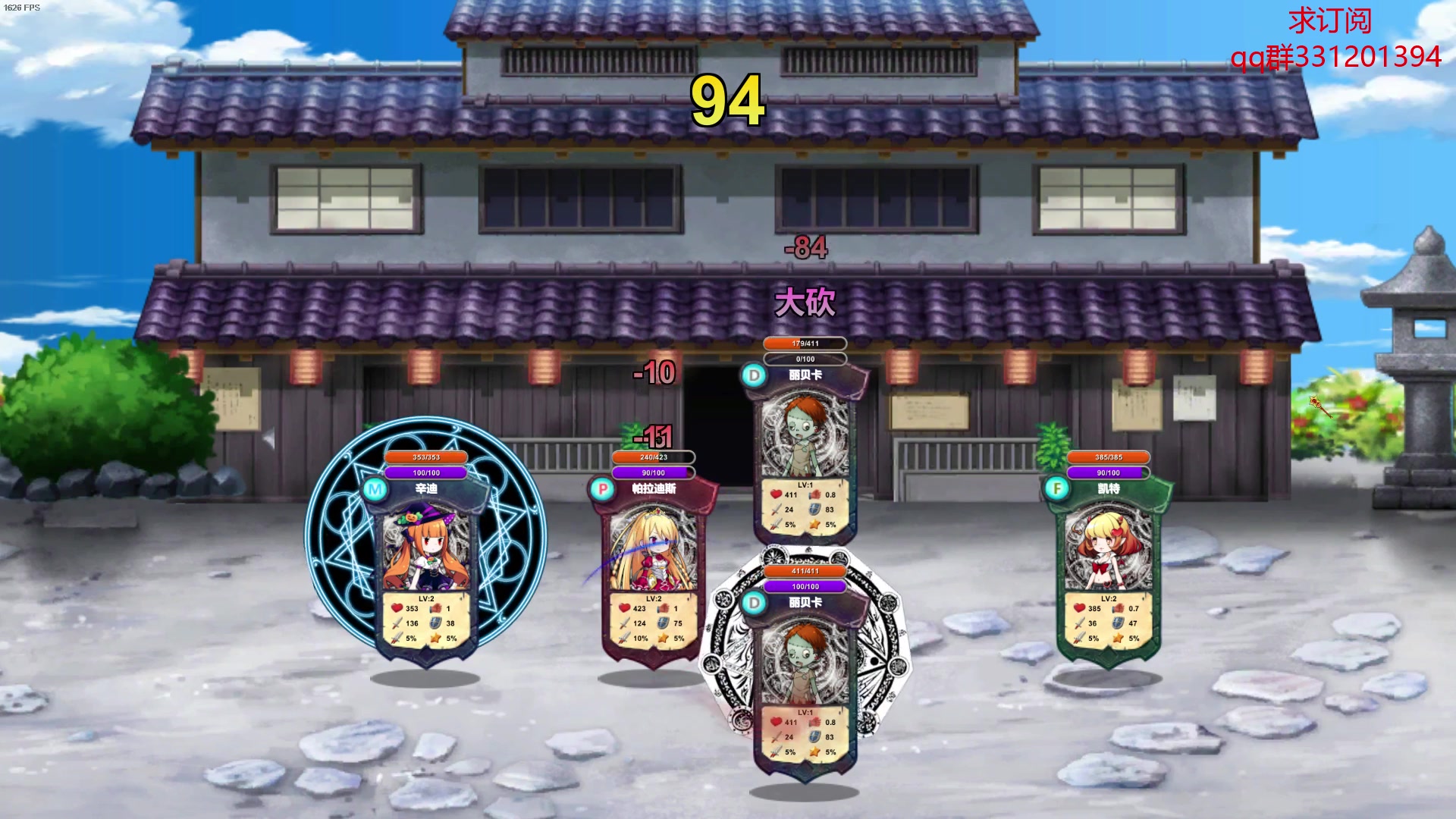Select the 大砍 skill name text

tap(806, 301)
